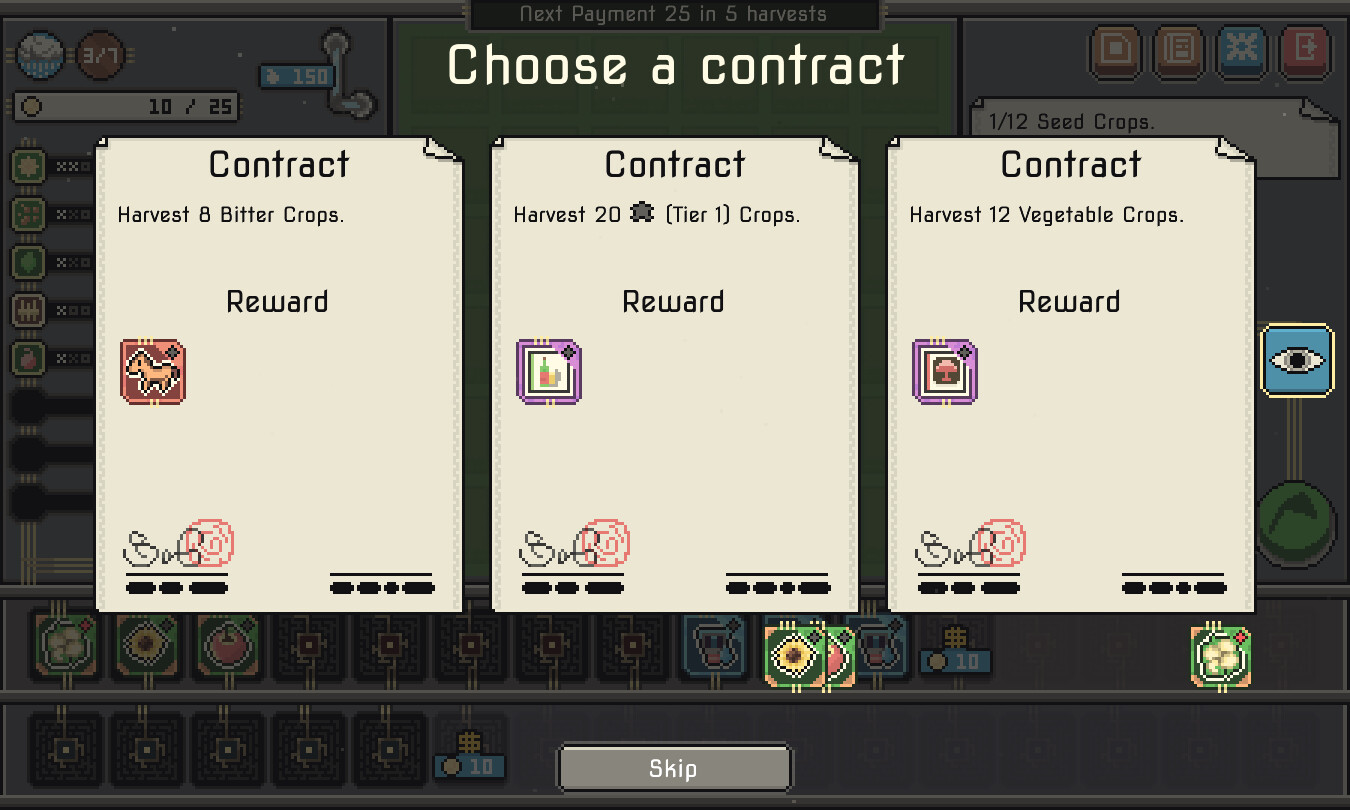Open the 3/7 counter badge at top left
1350x810 pixels.
(x=100, y=55)
